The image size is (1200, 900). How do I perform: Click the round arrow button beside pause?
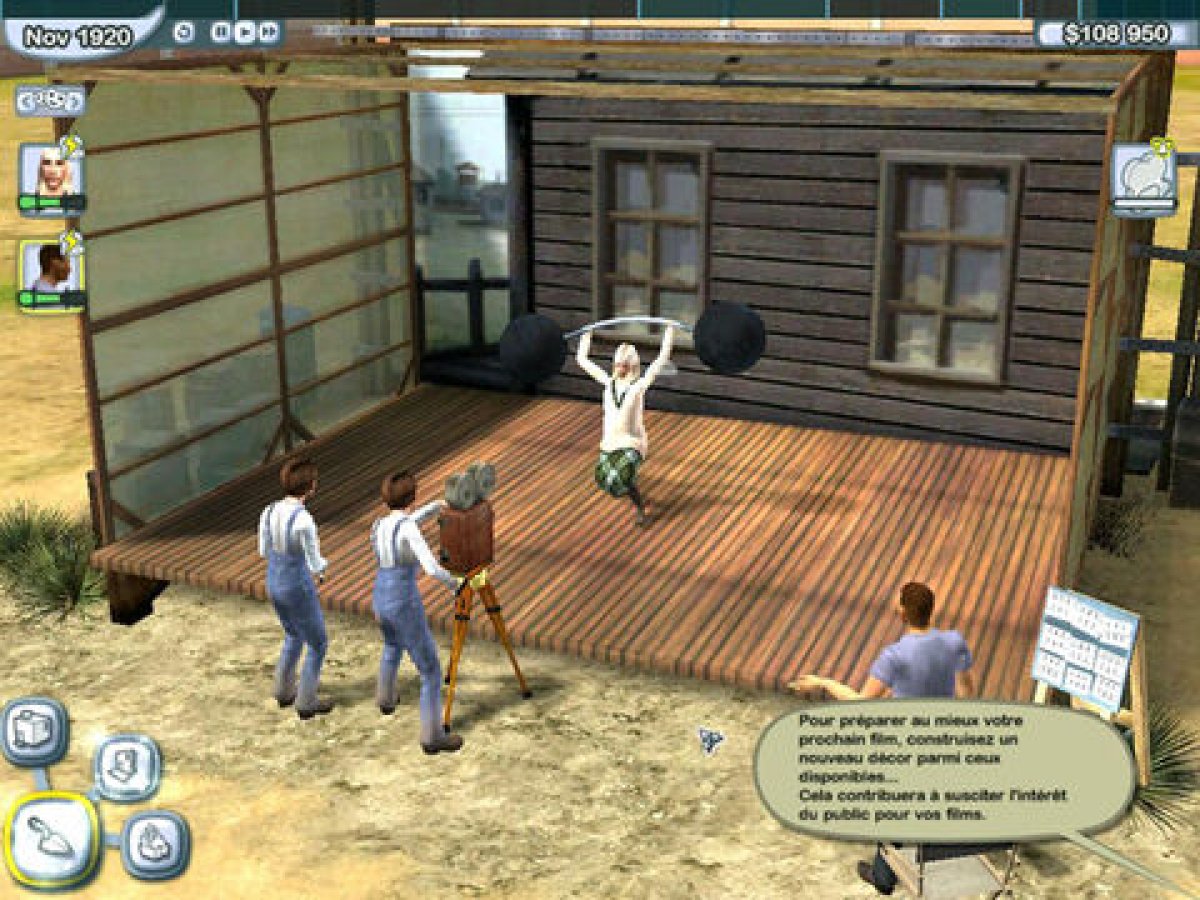[183, 32]
